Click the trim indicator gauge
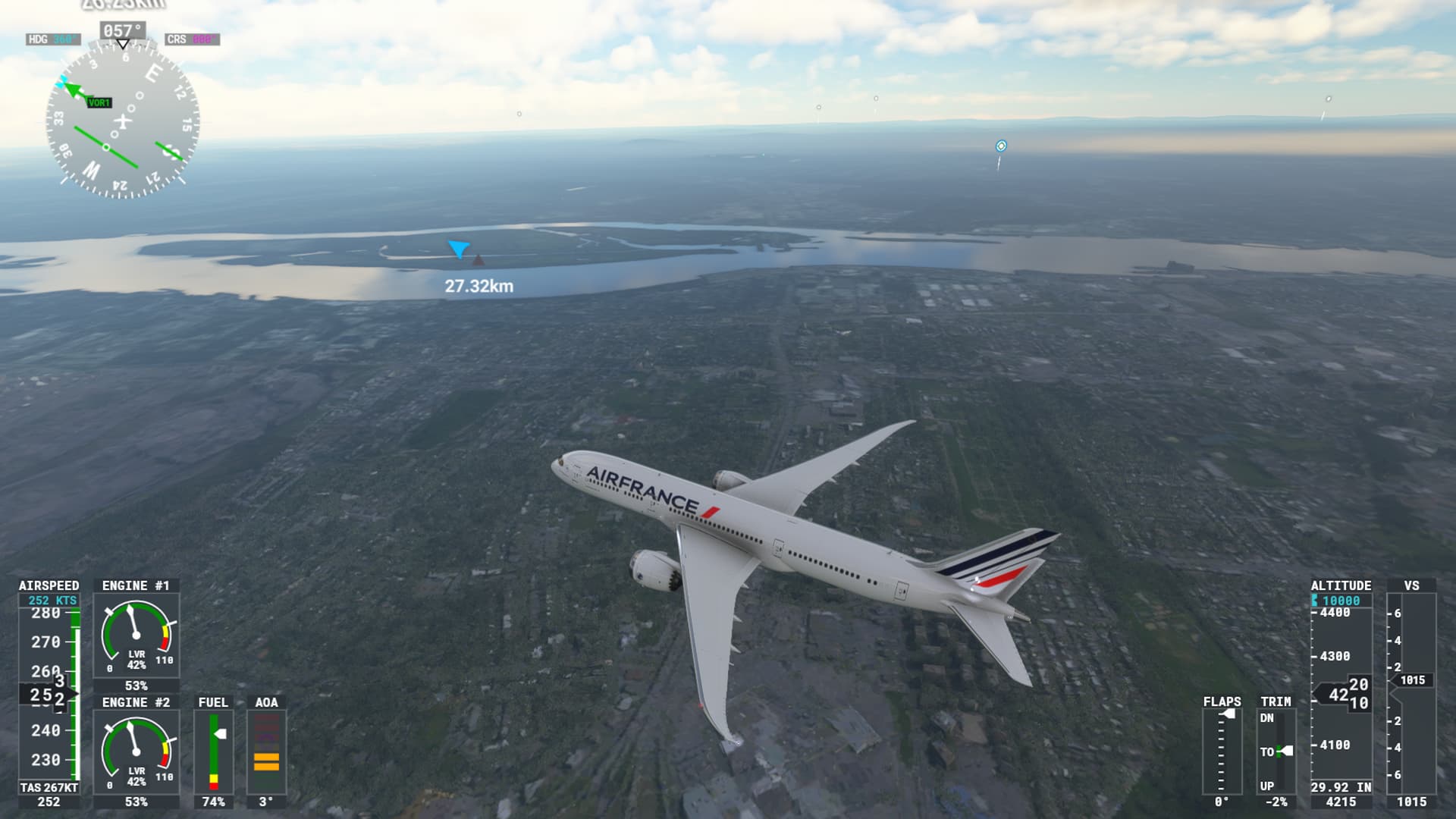Screen dimensions: 1456x819 [1276, 751]
